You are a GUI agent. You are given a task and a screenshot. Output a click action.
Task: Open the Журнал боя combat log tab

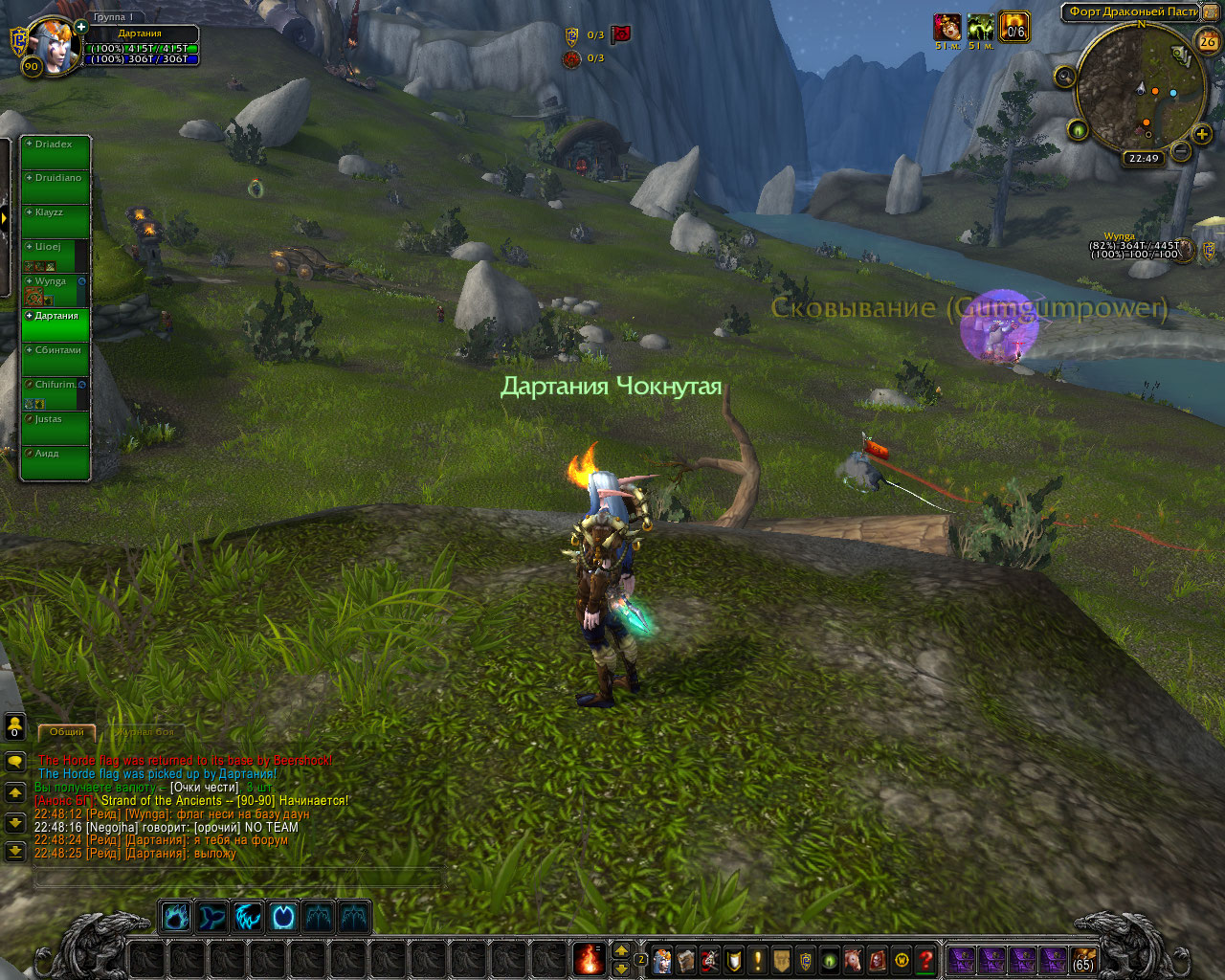point(145,732)
